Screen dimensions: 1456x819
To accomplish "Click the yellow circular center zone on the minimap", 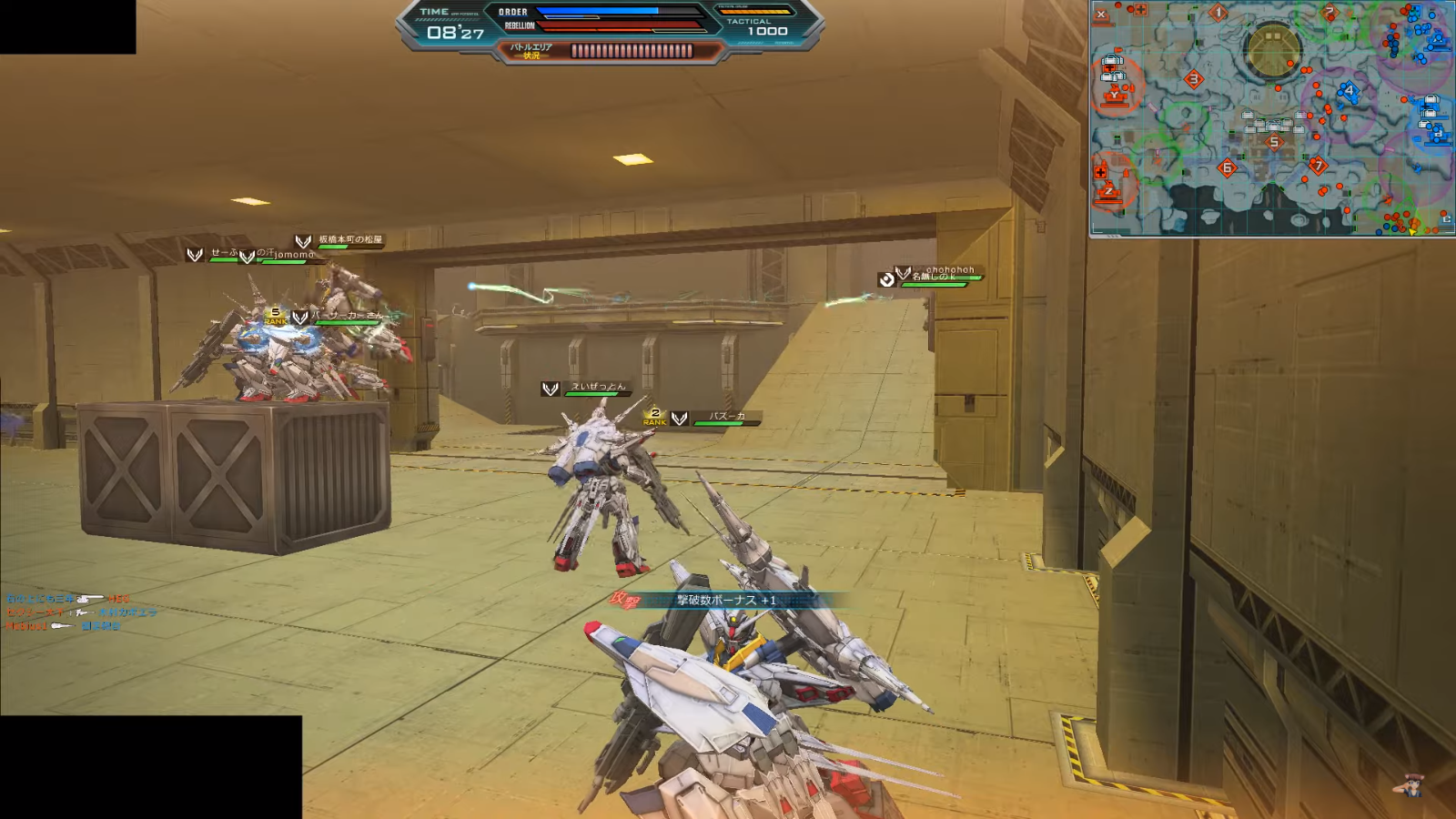I will tap(1273, 50).
